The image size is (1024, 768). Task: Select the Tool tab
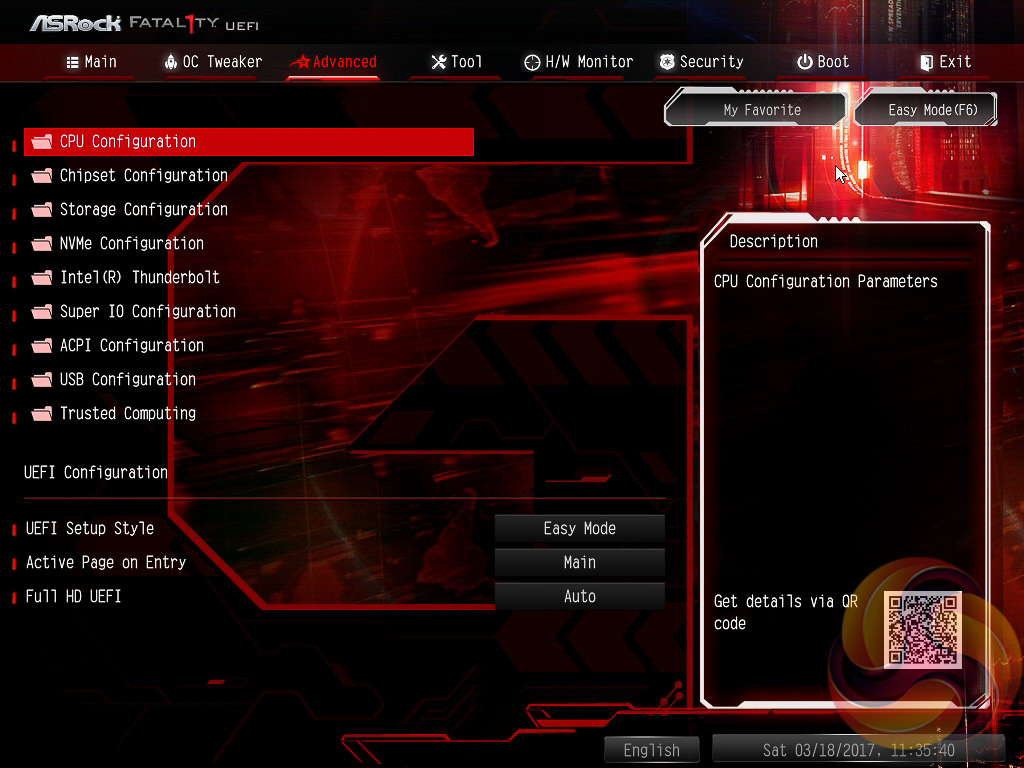coord(457,62)
